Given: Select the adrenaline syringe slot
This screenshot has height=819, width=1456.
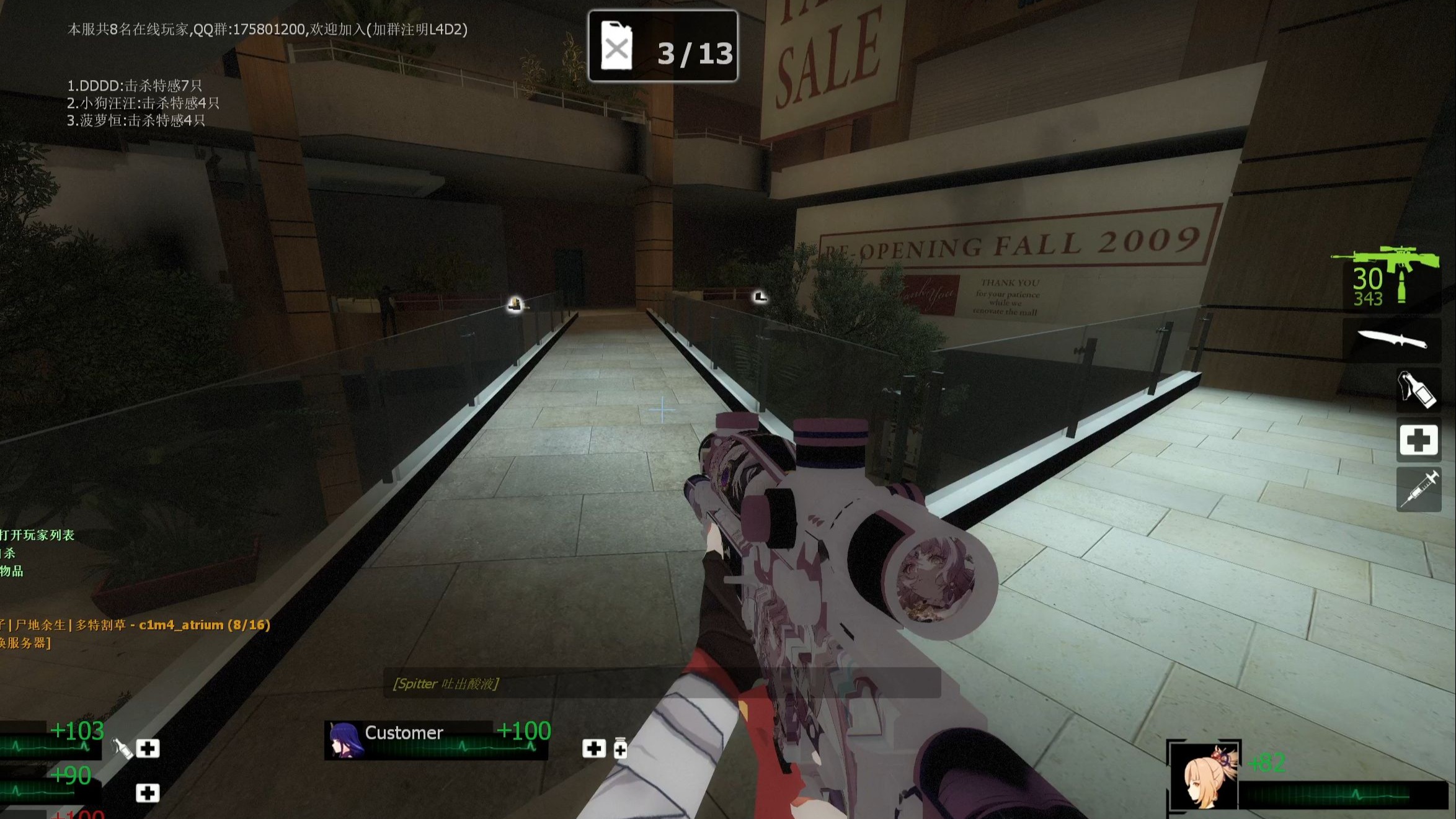Looking at the screenshot, I should click(1419, 490).
